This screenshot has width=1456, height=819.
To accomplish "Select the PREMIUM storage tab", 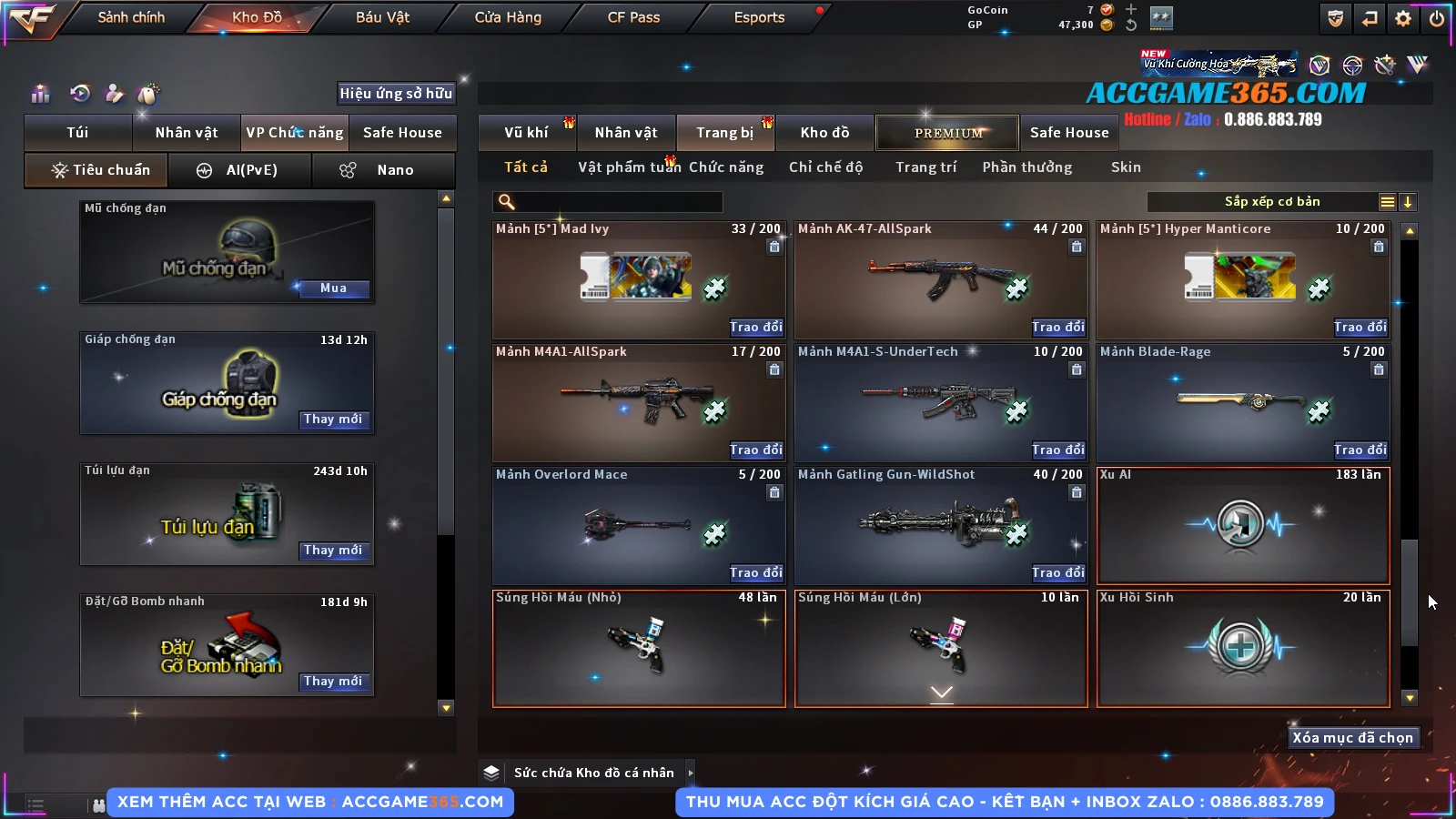I will (947, 133).
